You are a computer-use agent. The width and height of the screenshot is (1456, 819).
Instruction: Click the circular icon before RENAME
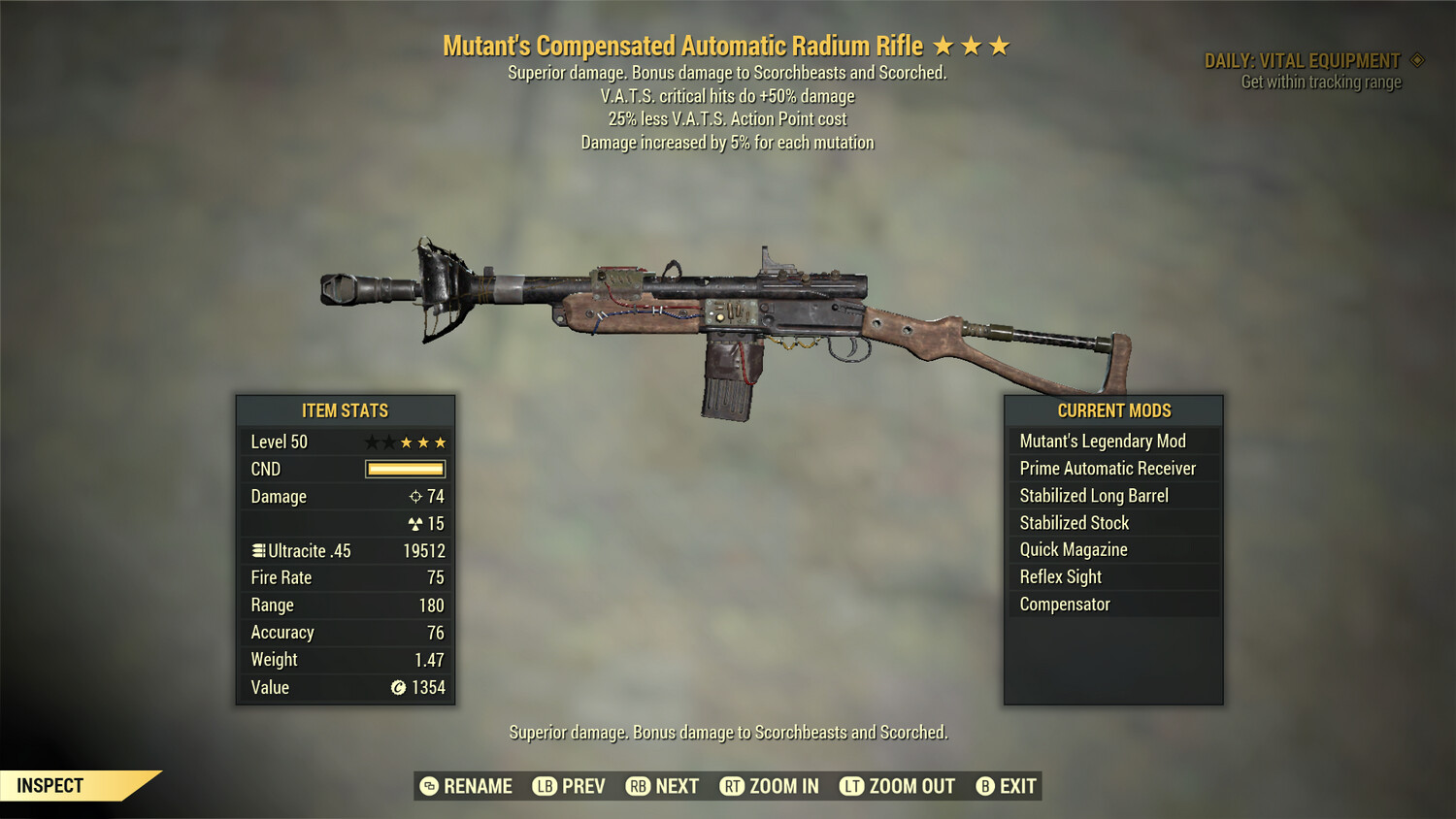(427, 786)
